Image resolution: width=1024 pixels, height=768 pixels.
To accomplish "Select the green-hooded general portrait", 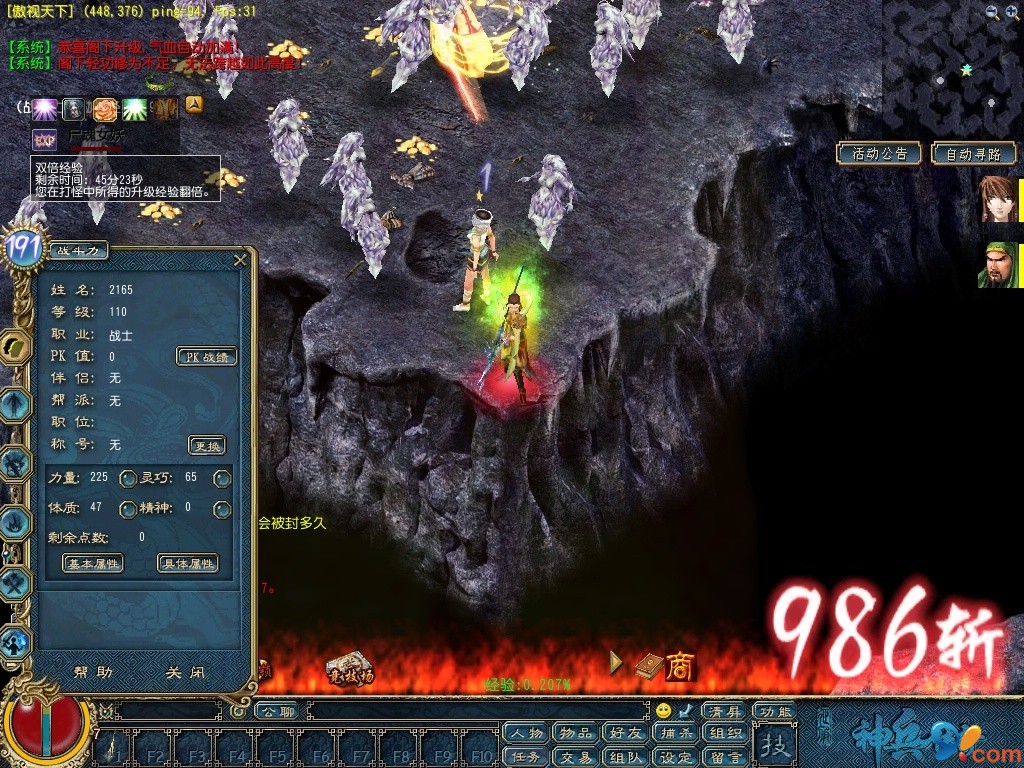I will tap(998, 265).
